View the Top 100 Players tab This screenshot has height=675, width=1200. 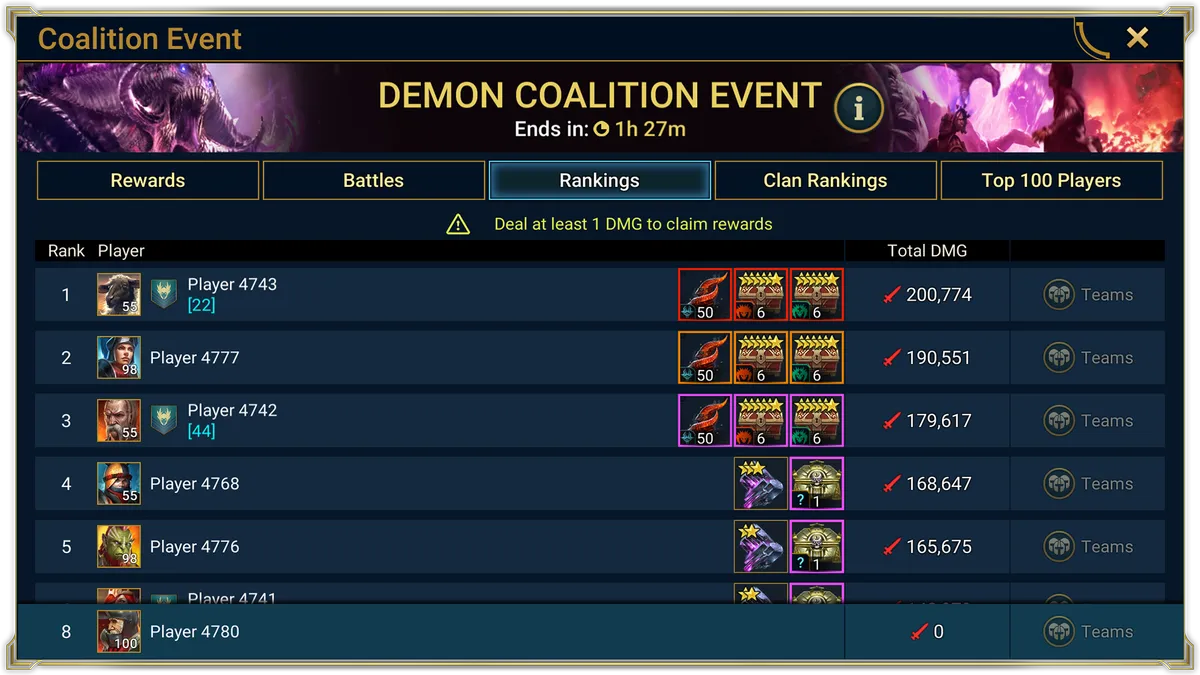click(1051, 181)
